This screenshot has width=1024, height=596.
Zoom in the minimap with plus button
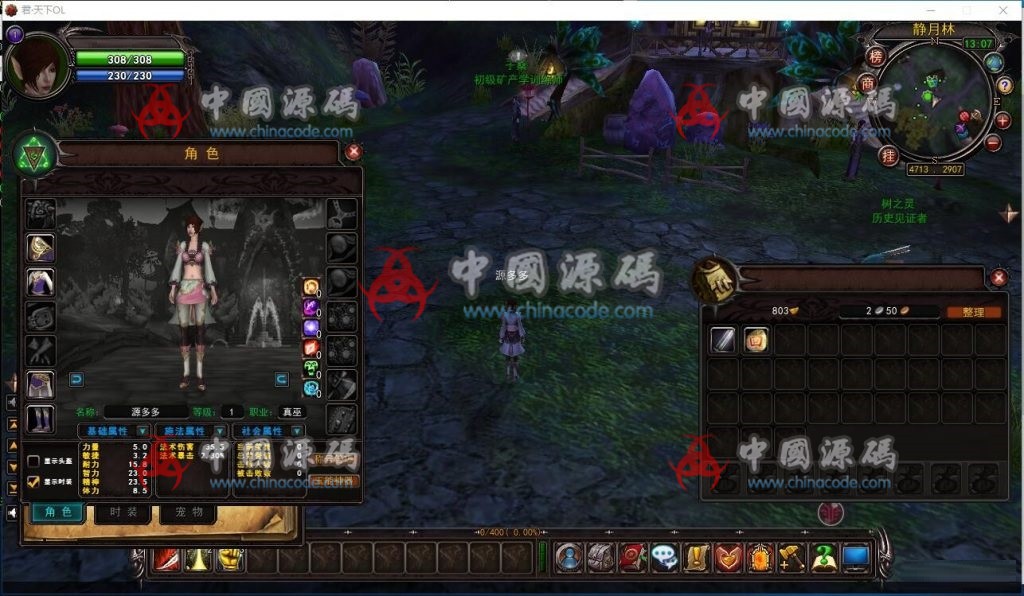pos(1002,120)
